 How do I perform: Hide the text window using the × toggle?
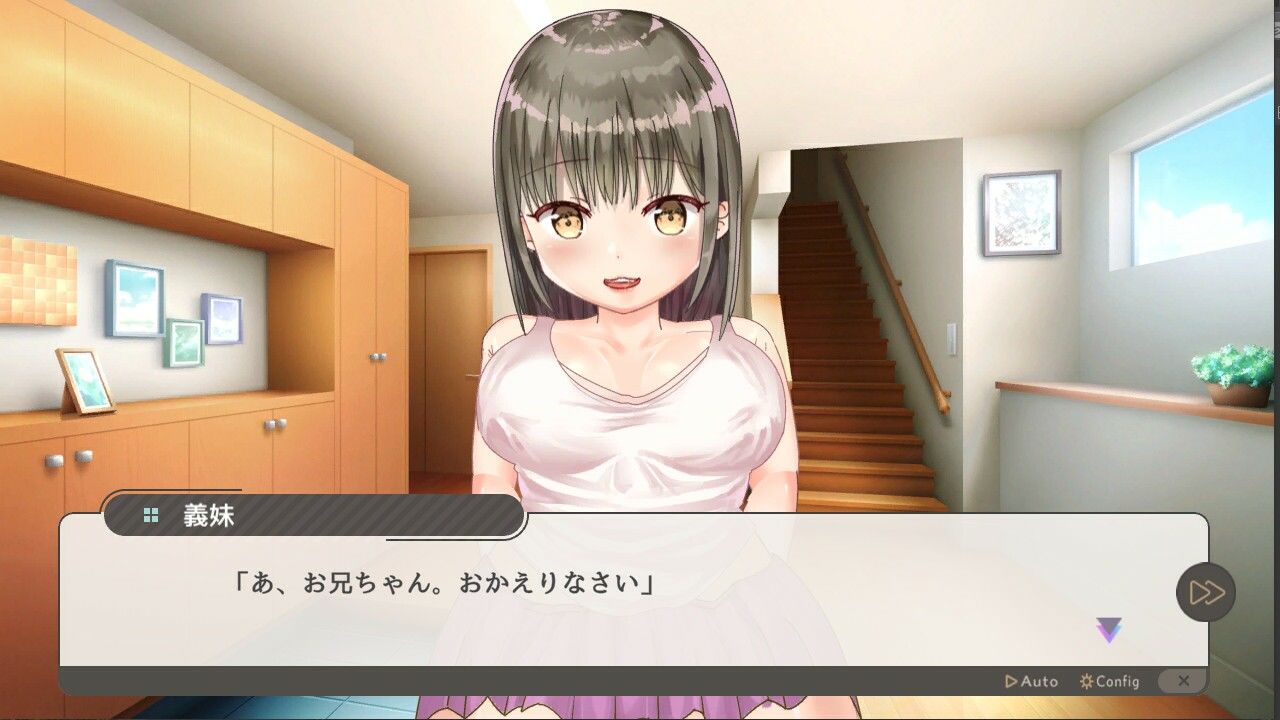pyautogui.click(x=1184, y=679)
